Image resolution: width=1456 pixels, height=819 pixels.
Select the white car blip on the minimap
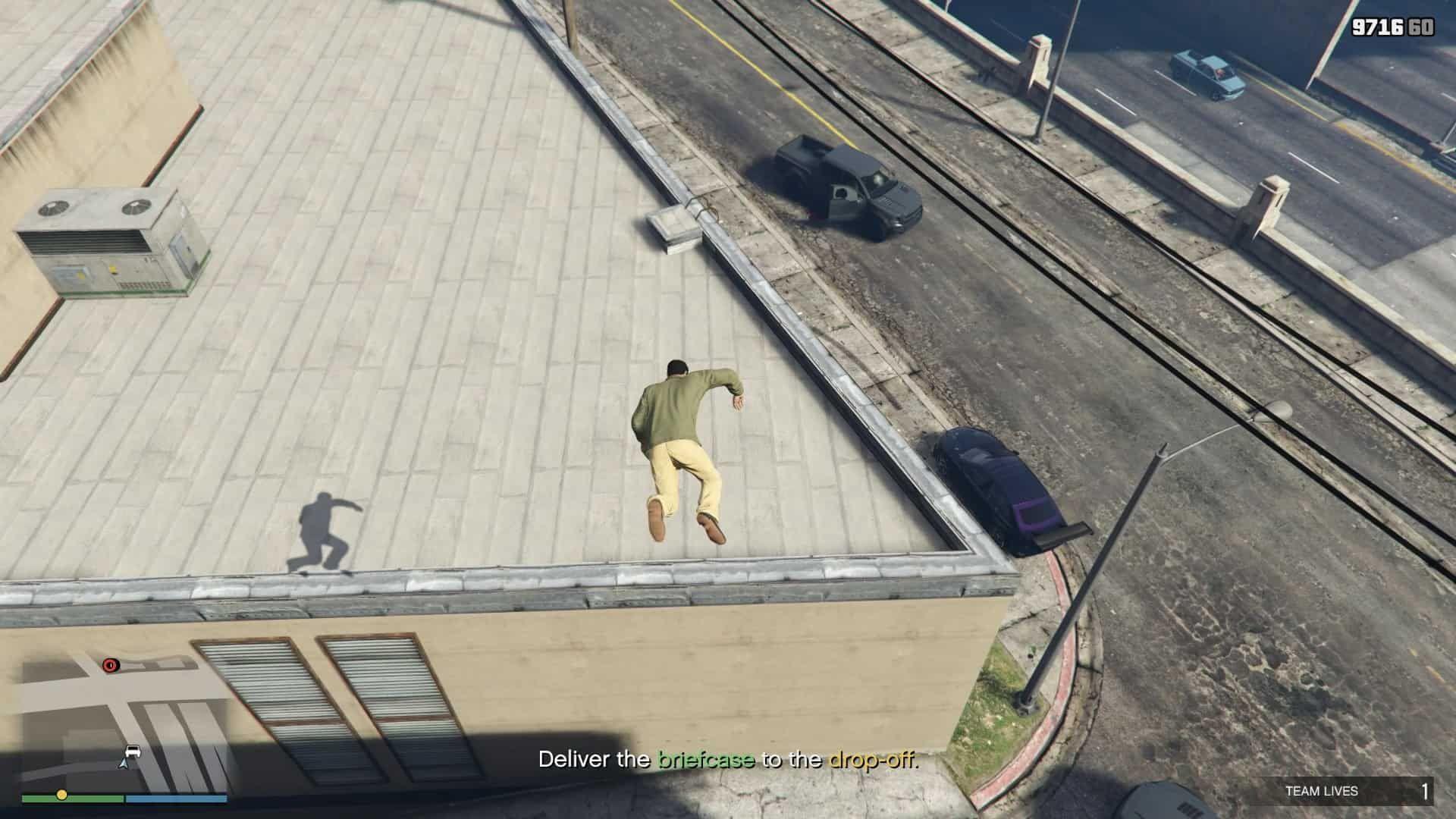click(x=133, y=751)
